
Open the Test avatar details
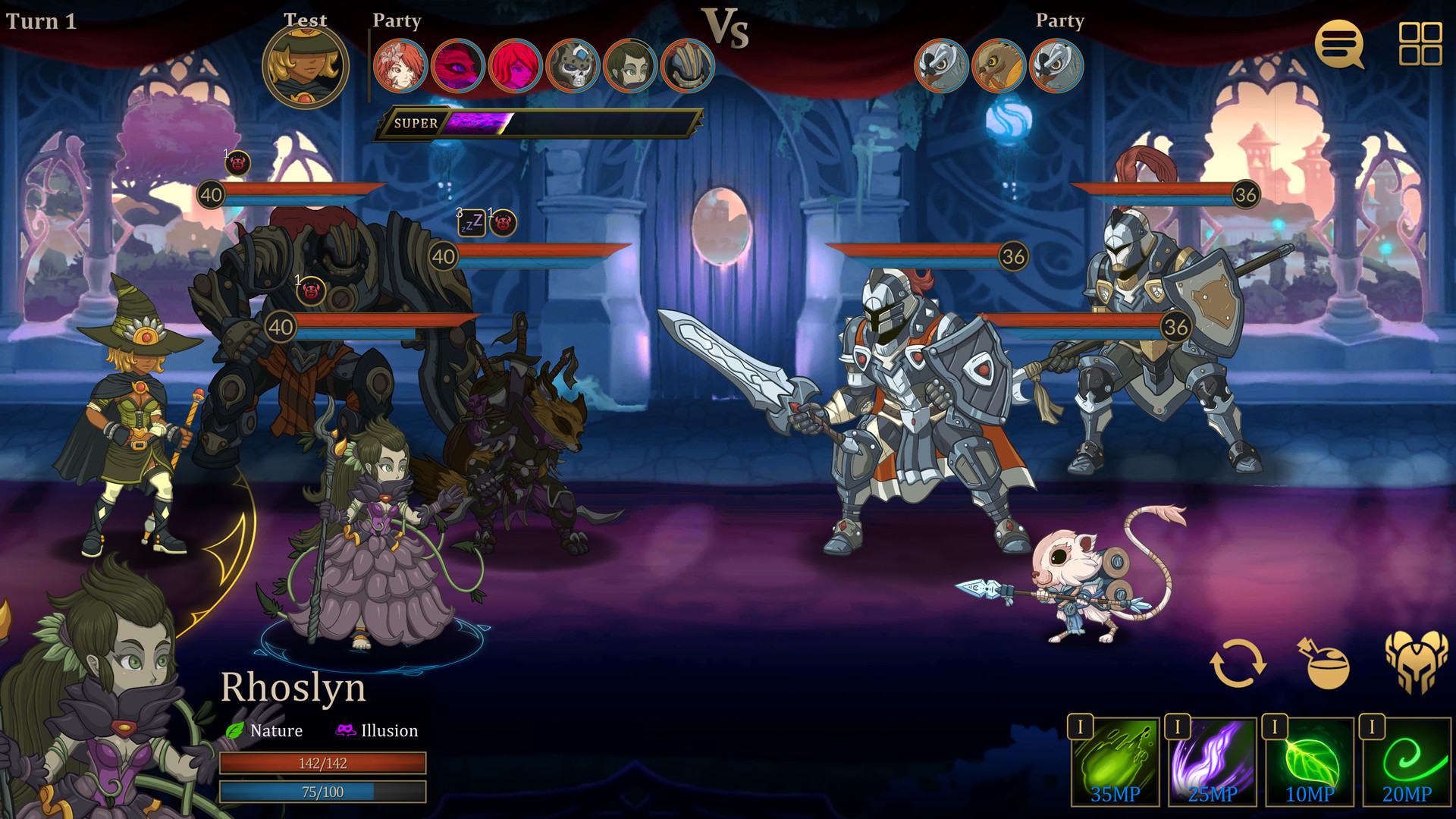pos(306,66)
